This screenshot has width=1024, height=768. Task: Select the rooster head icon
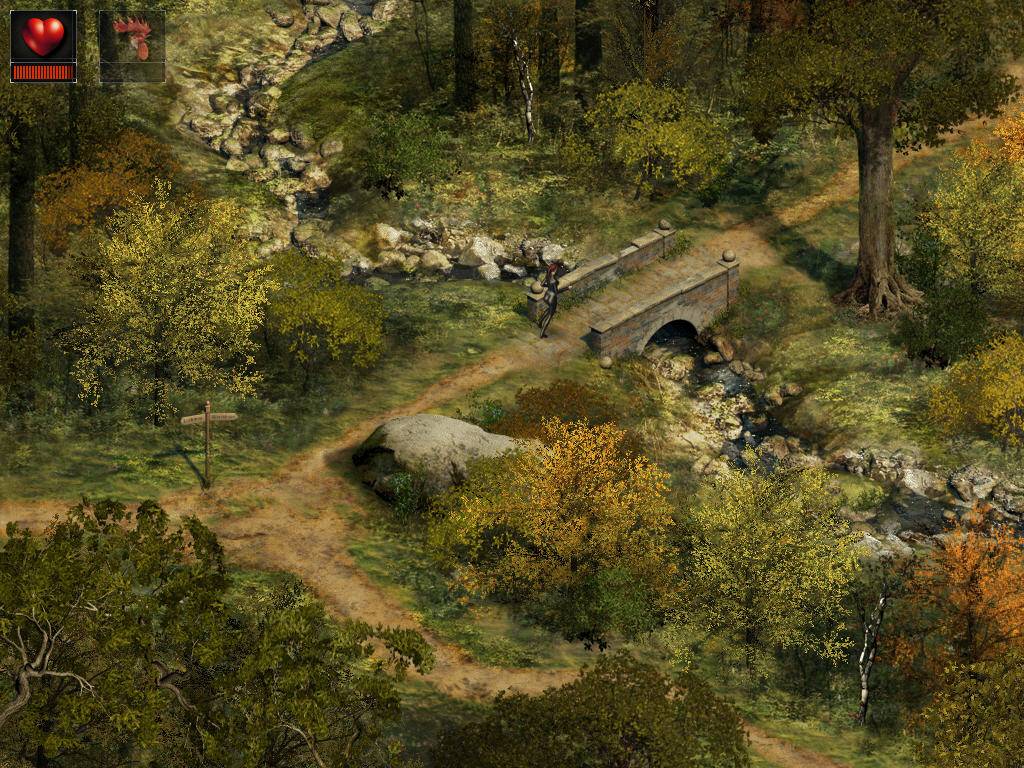point(132,40)
